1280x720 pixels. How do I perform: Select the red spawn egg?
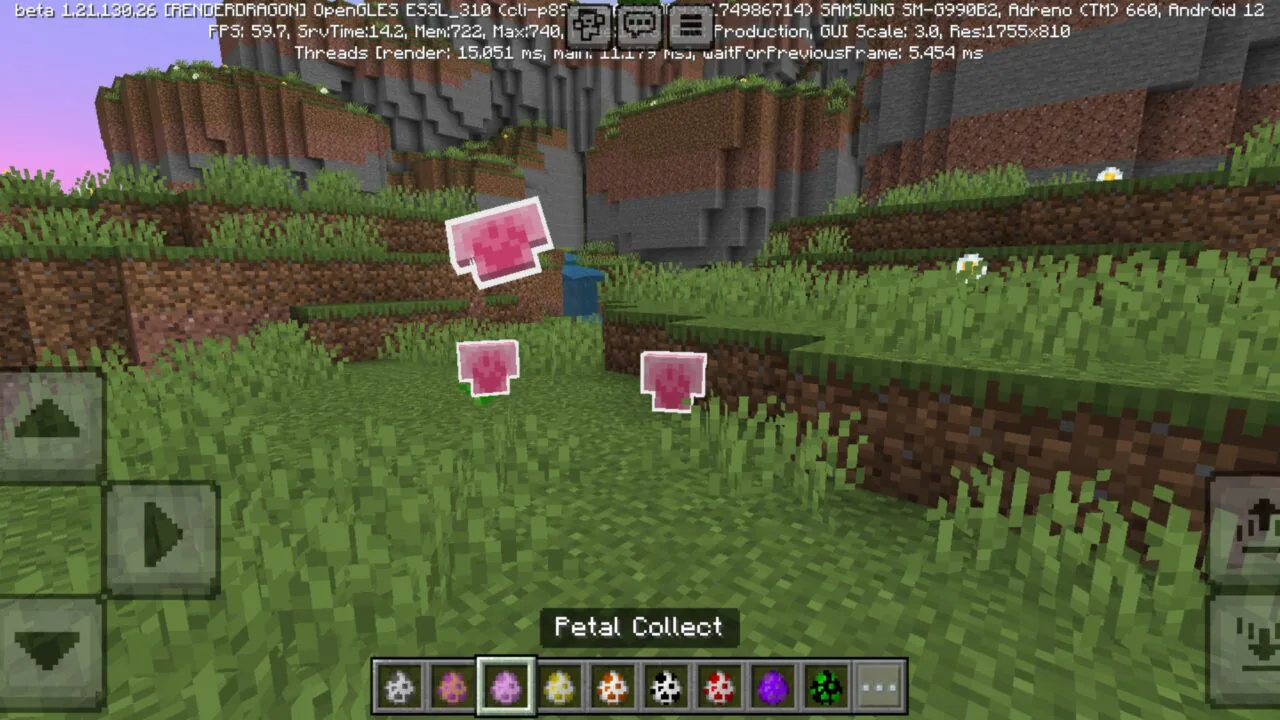click(x=720, y=686)
